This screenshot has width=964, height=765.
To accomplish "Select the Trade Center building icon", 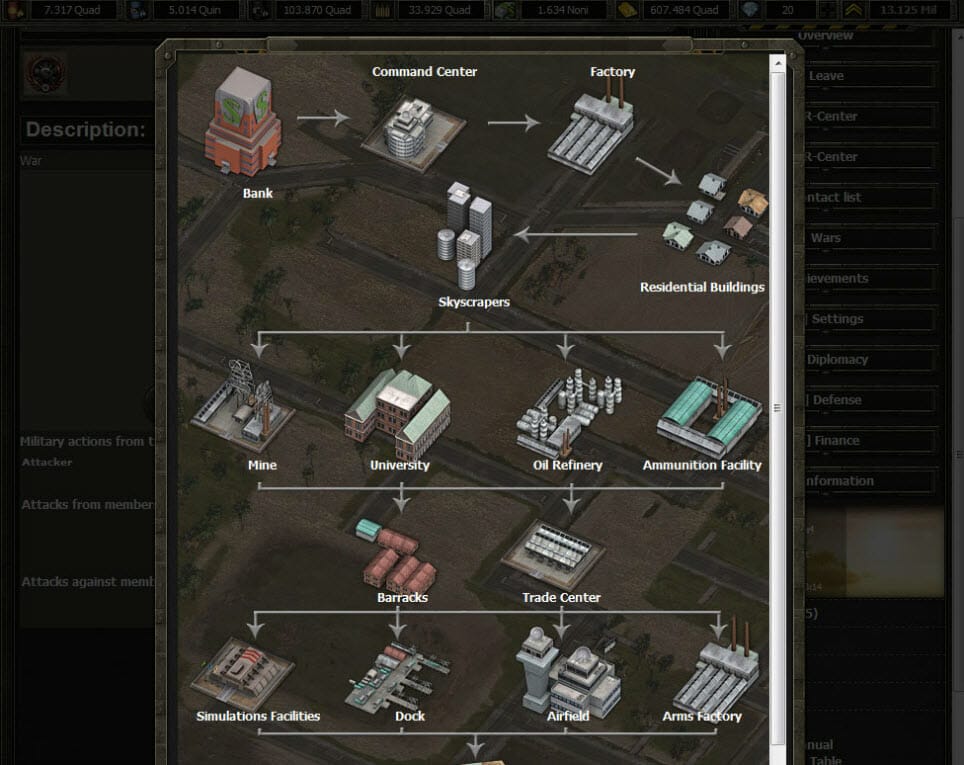I will click(x=553, y=553).
